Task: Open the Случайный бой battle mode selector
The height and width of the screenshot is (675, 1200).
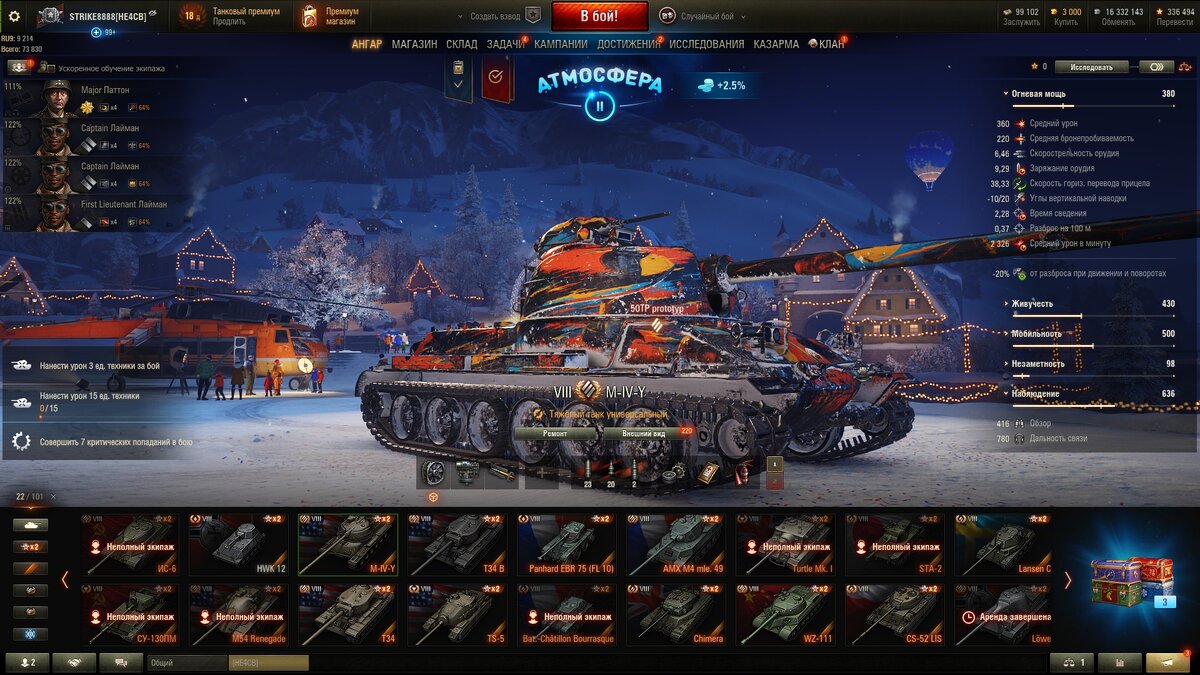Action: pos(710,16)
